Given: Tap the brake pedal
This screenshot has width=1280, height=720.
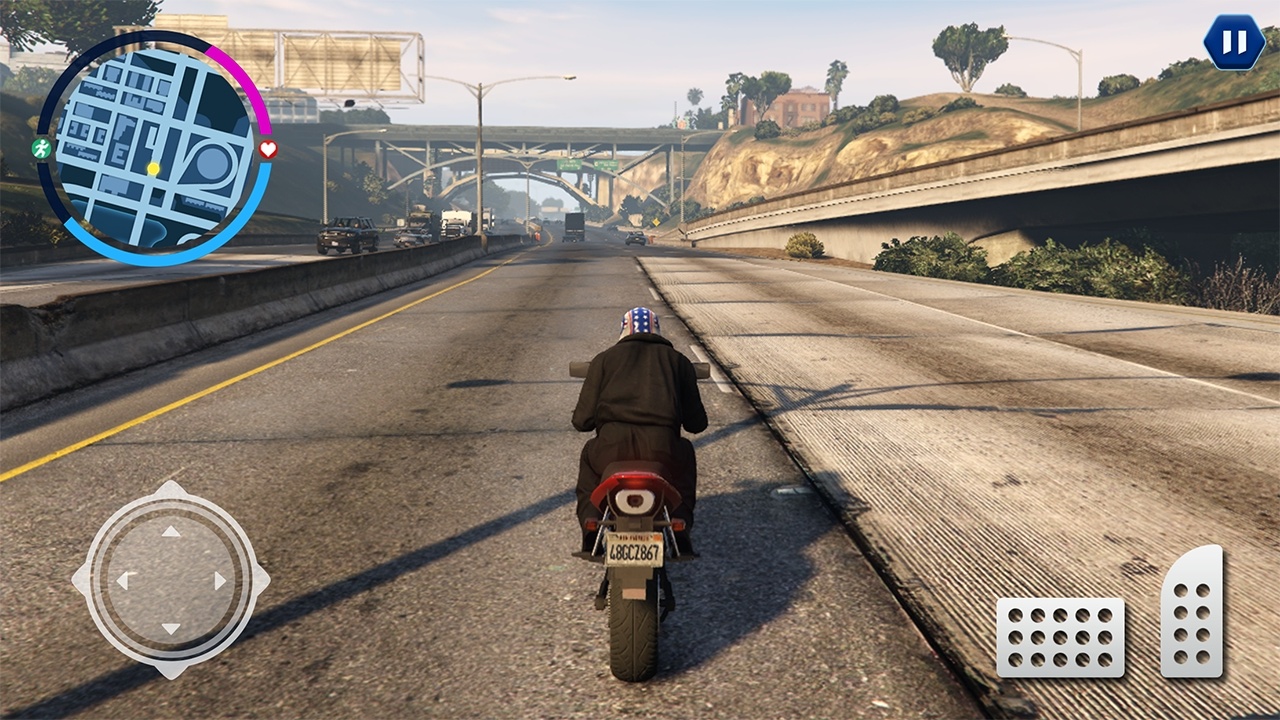Looking at the screenshot, I should (1060, 637).
